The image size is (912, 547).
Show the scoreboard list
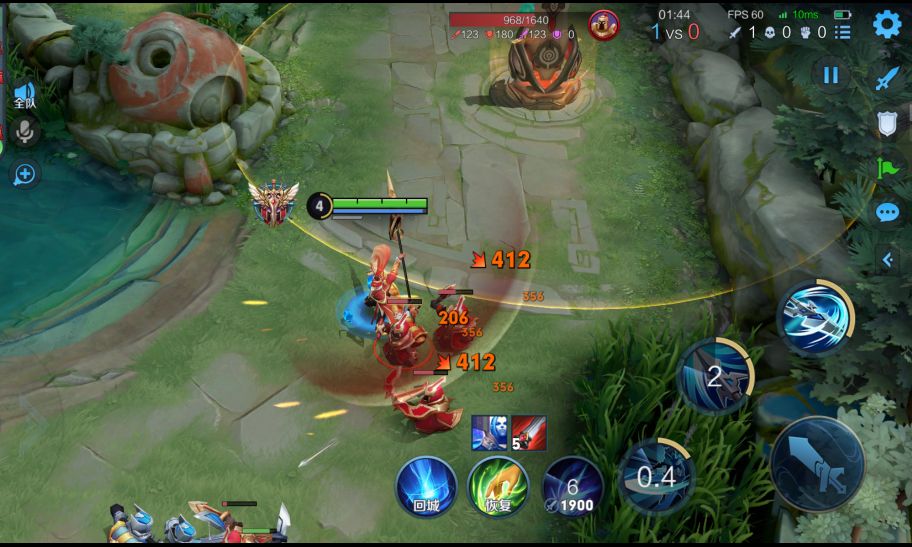(x=843, y=32)
